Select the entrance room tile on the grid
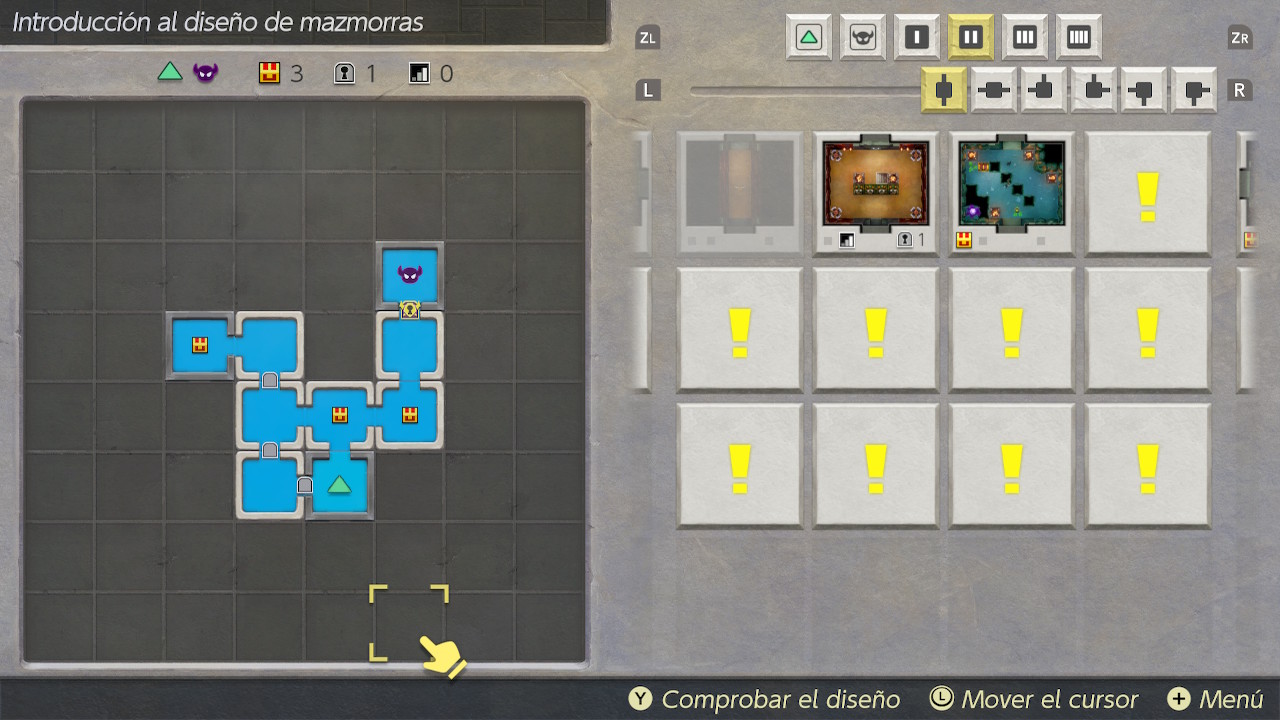1280x720 pixels. click(340, 486)
